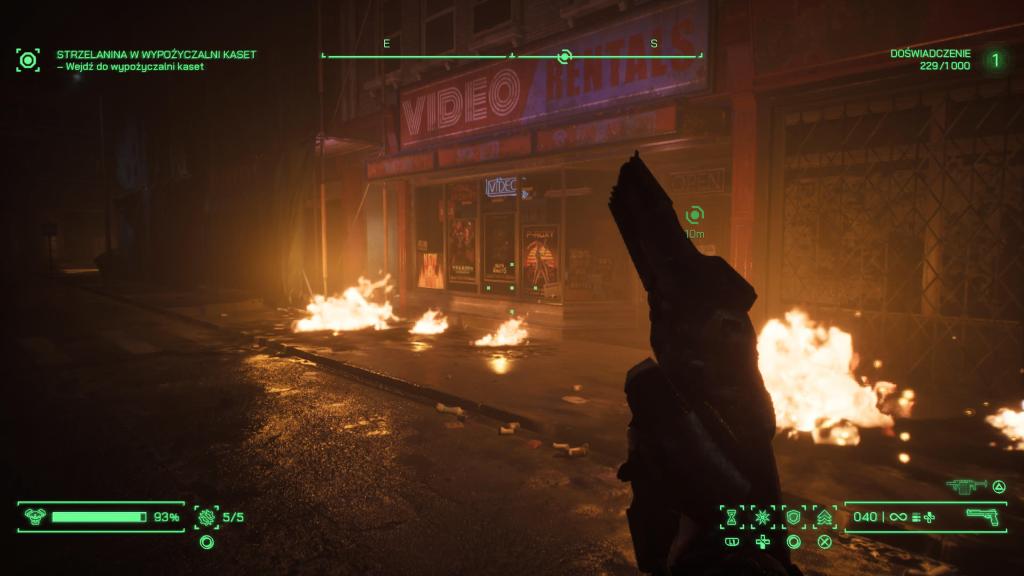The width and height of the screenshot is (1024, 576).
Task: Activate the hourglass slow-motion ability
Action: coord(732,517)
